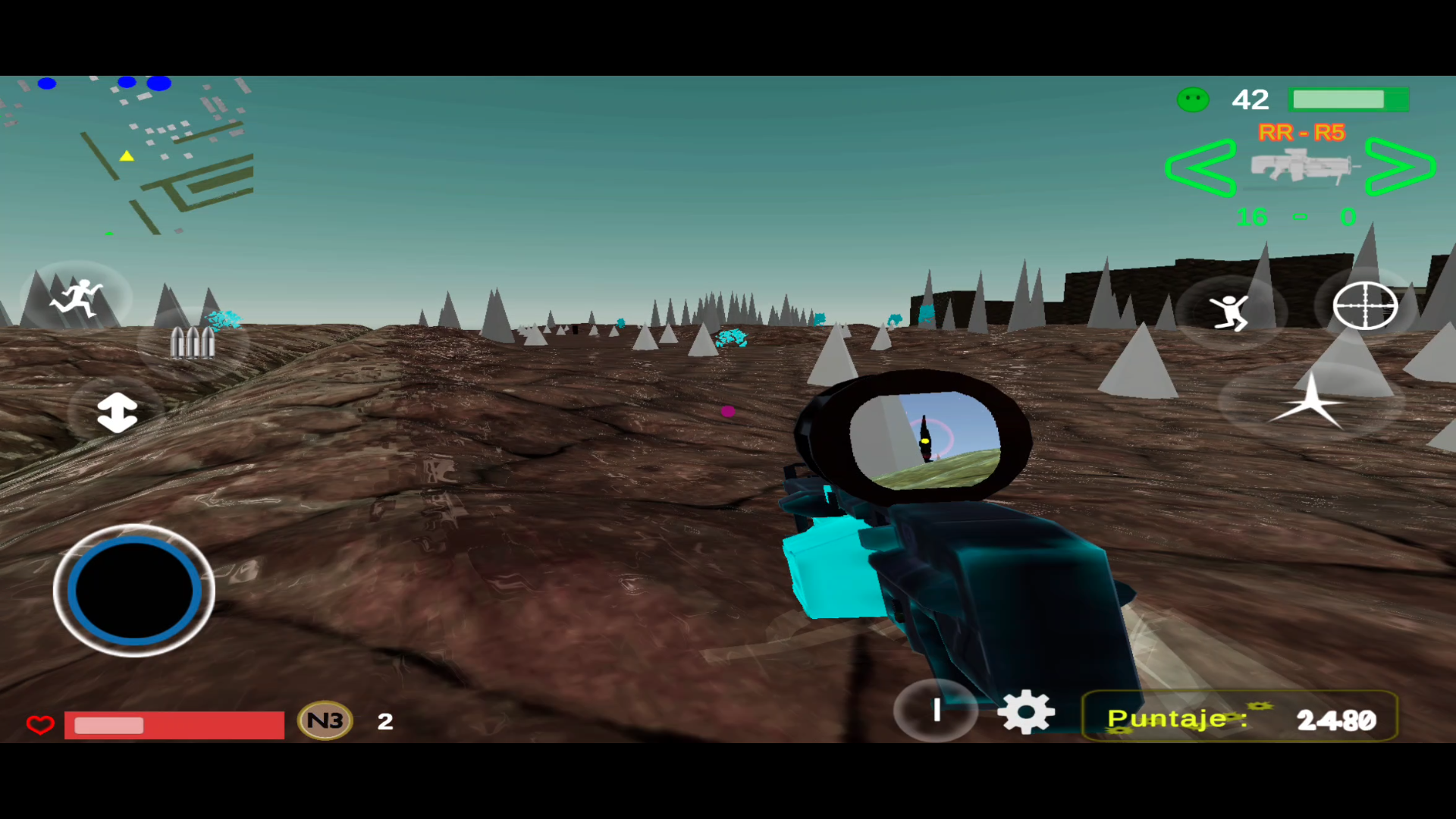Tap the up-down double arrow button
Viewport: 1456px width, 819px height.
[117, 413]
